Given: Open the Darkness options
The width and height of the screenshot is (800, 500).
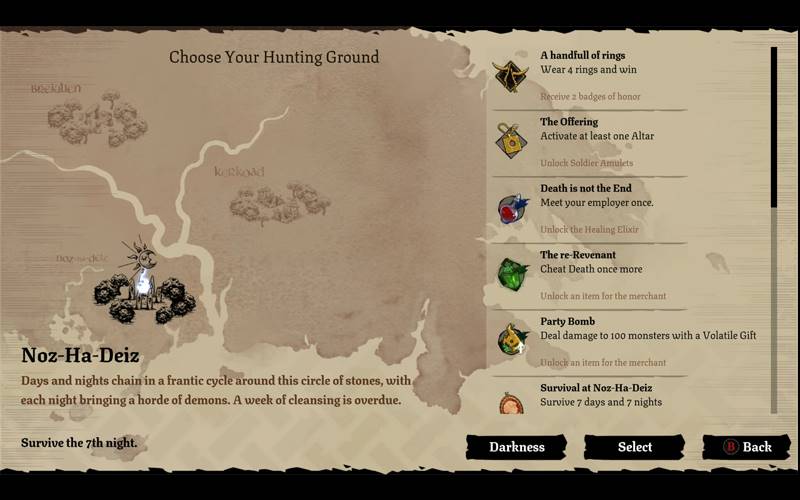Looking at the screenshot, I should click(x=516, y=447).
